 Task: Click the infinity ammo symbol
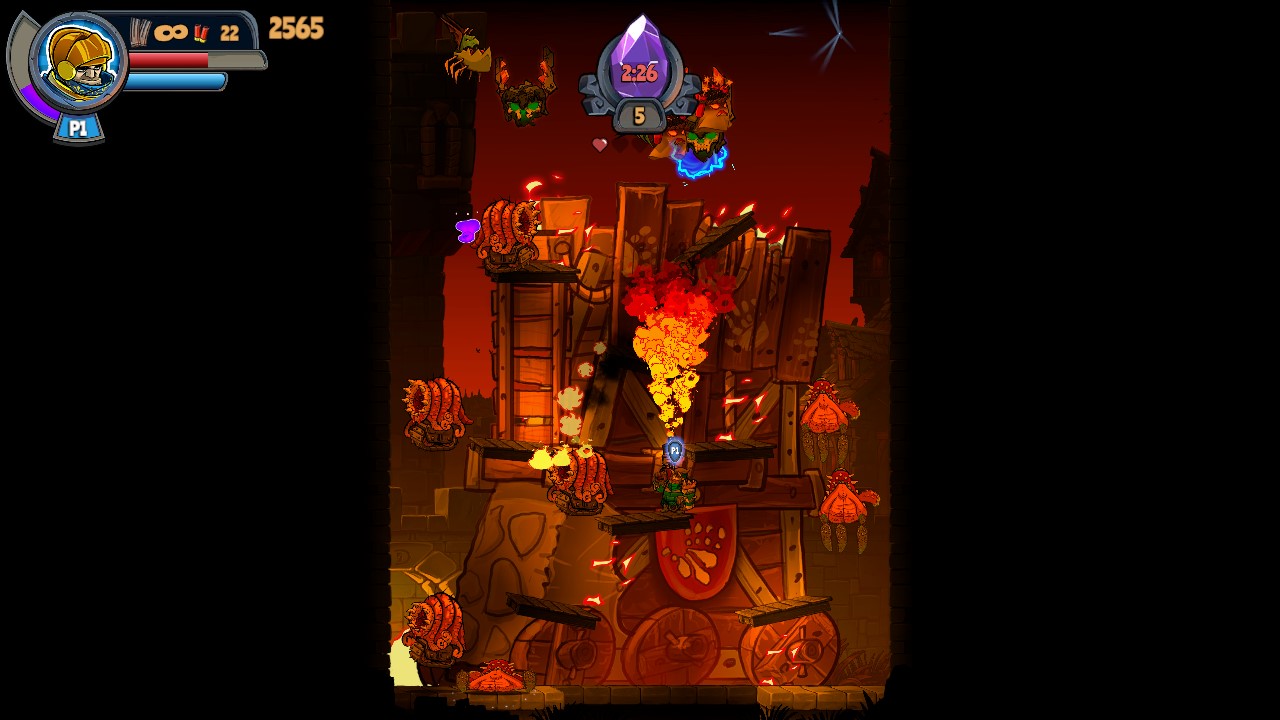click(x=171, y=32)
